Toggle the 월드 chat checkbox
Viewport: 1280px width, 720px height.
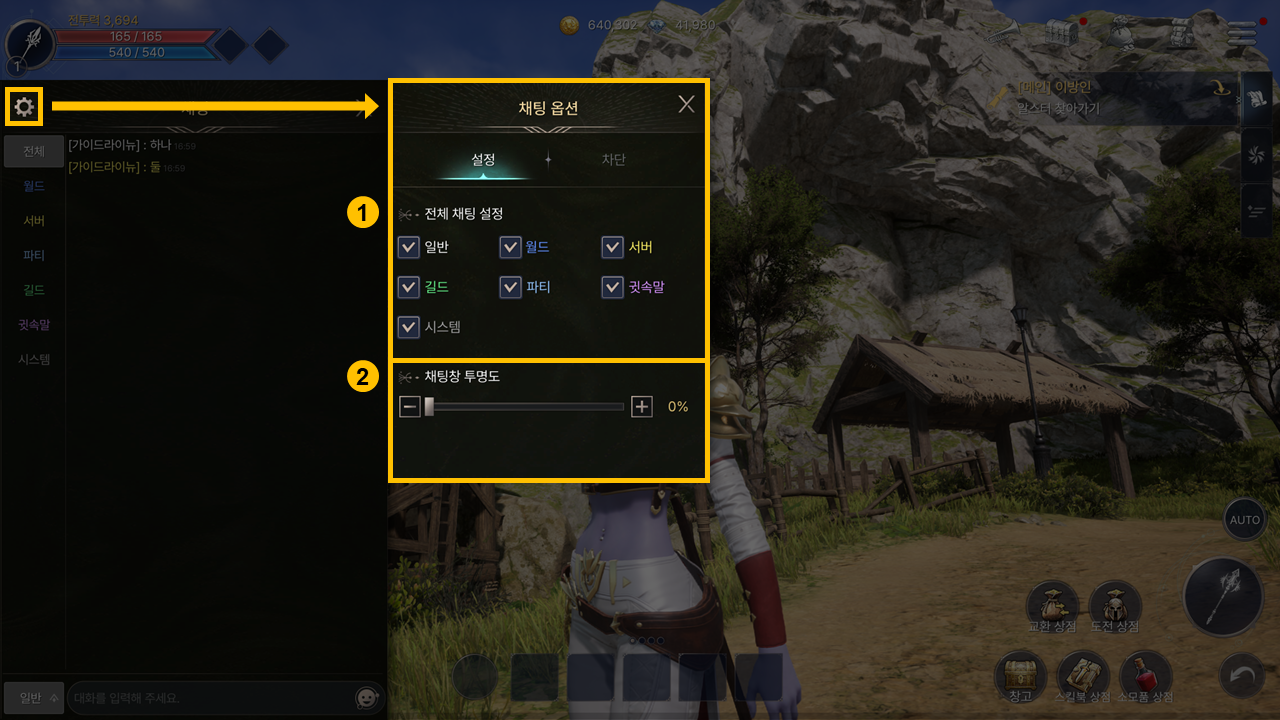click(511, 247)
